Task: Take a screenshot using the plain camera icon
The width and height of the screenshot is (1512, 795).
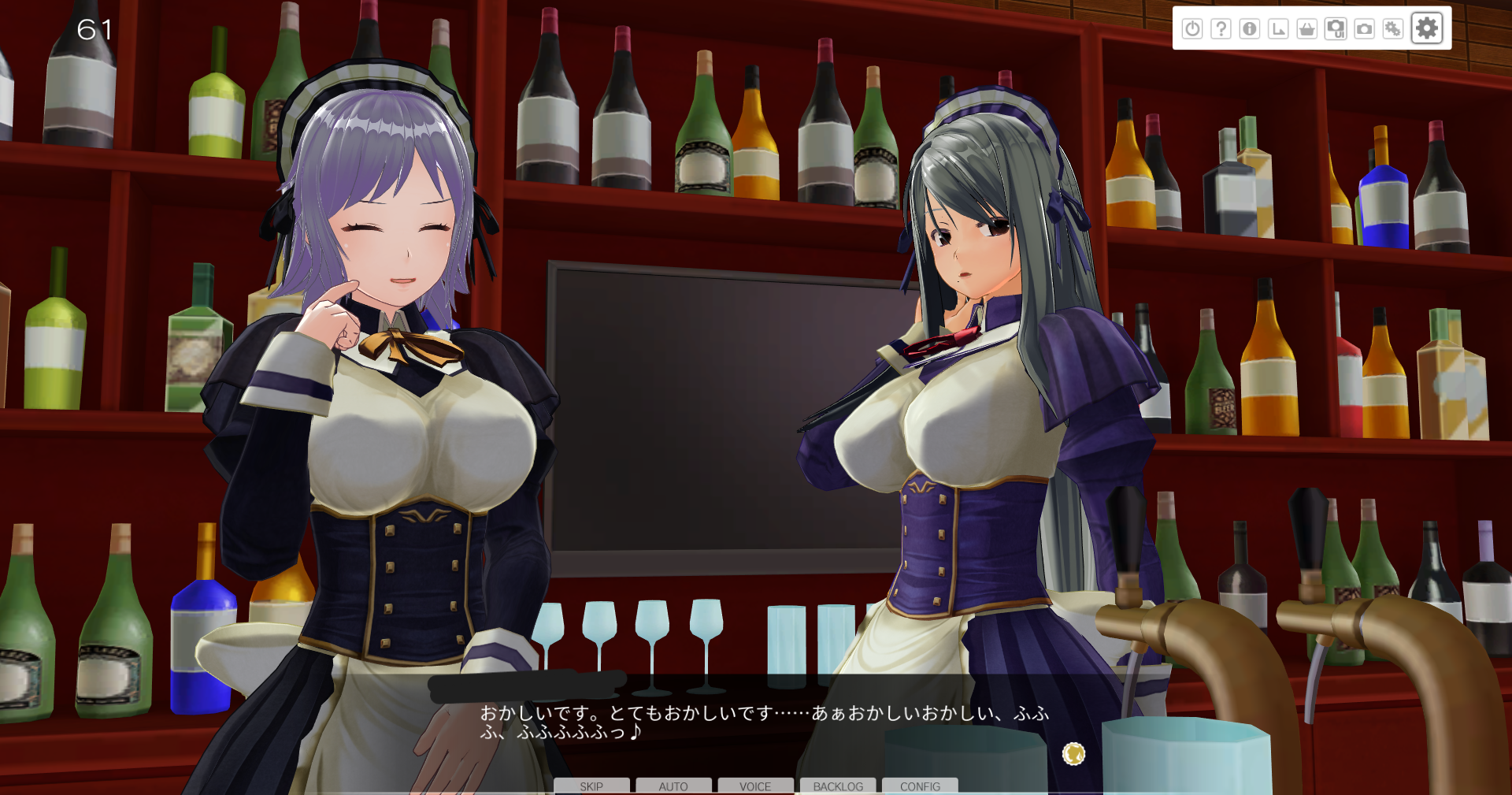Action: [x=1364, y=29]
